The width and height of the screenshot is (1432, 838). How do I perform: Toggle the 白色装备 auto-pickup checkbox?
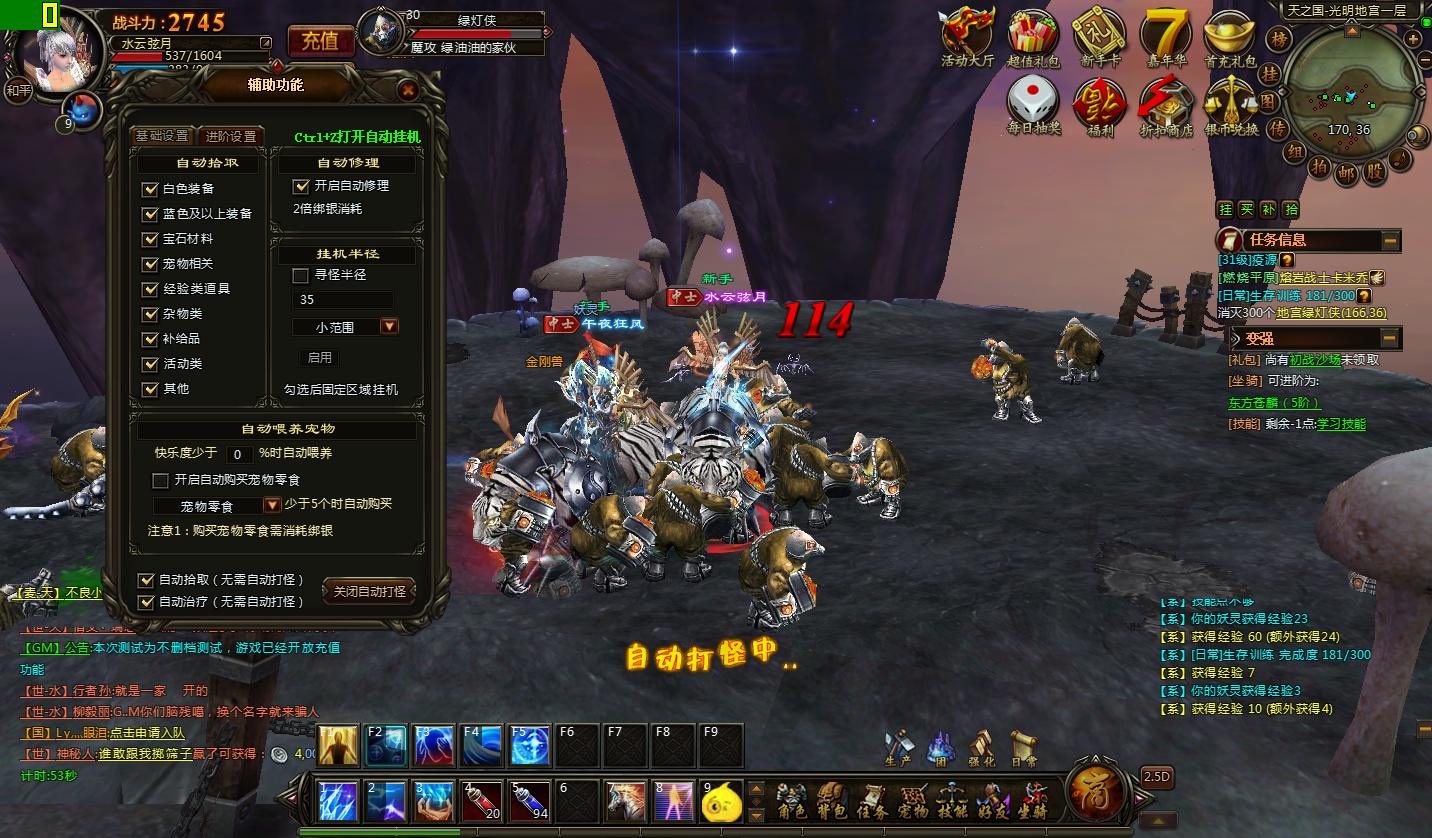[x=151, y=189]
